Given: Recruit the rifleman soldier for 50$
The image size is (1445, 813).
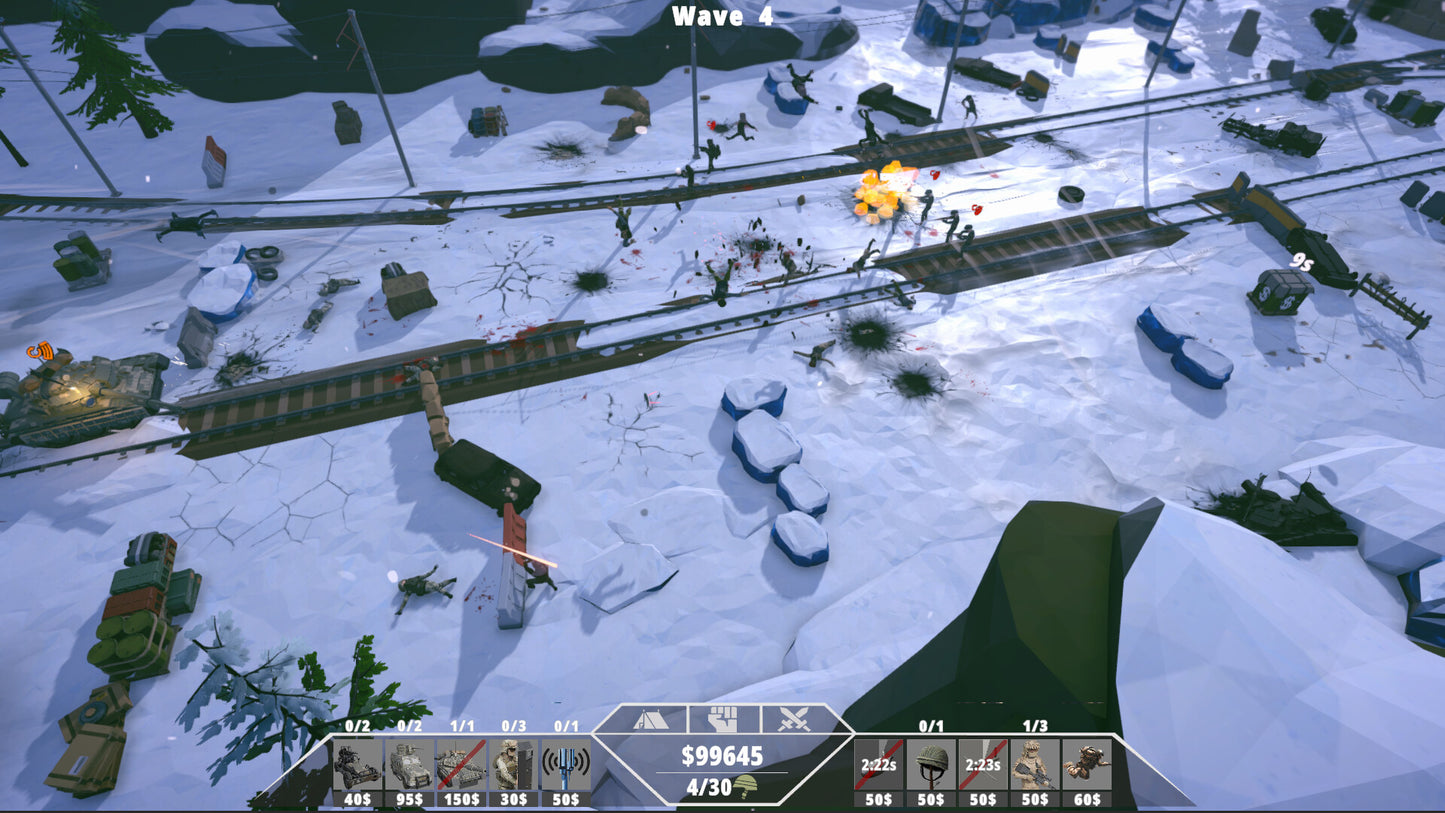Looking at the screenshot, I should tap(1035, 765).
